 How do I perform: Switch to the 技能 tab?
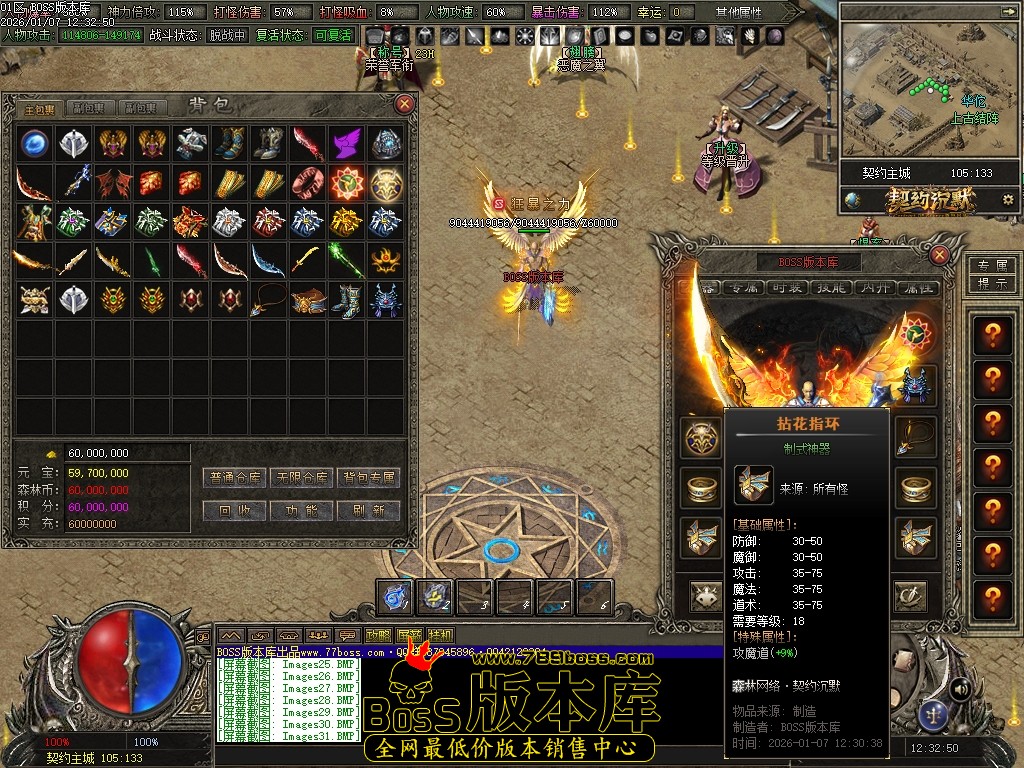tap(829, 288)
